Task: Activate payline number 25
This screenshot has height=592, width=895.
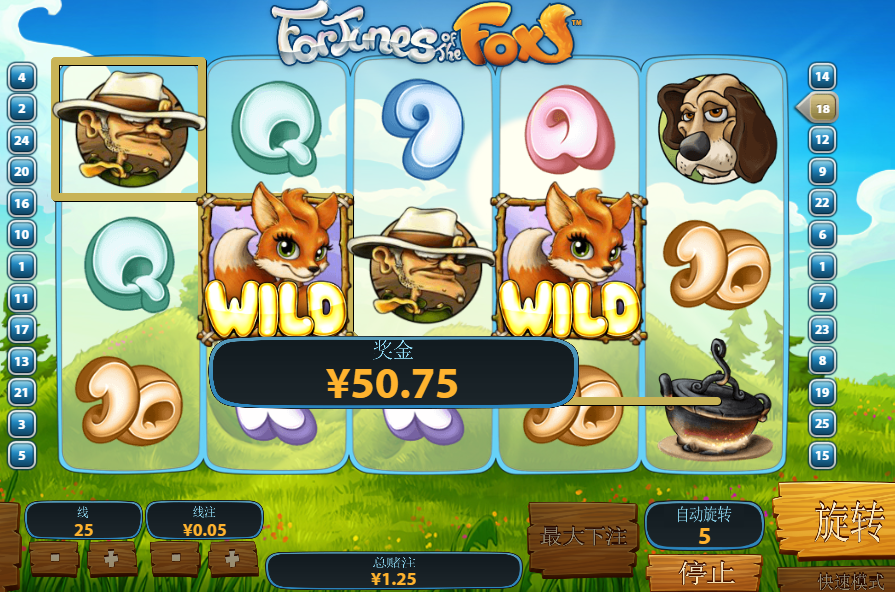Action: [x=822, y=424]
